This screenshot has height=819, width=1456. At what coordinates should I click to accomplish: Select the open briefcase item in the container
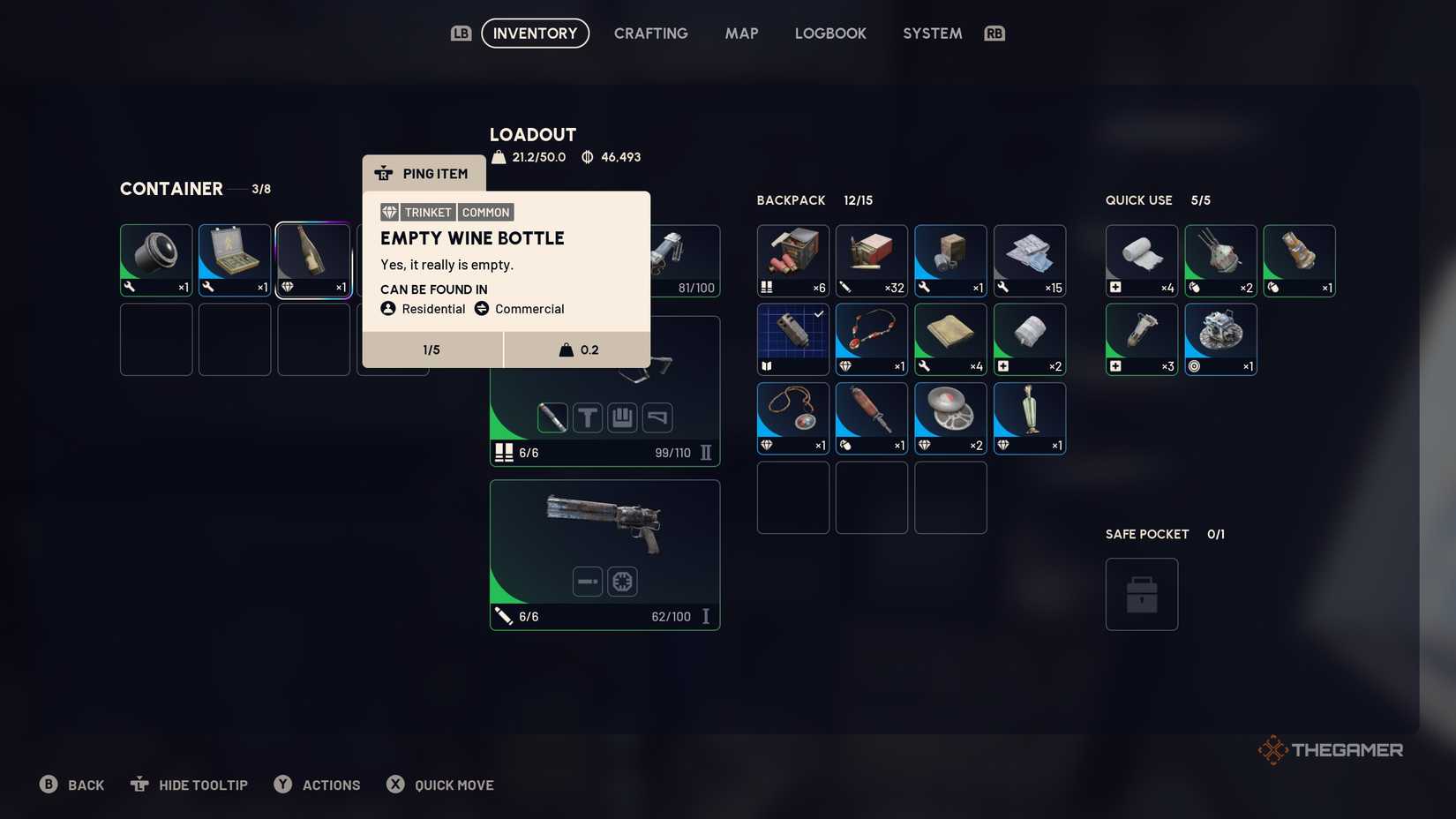tap(235, 259)
